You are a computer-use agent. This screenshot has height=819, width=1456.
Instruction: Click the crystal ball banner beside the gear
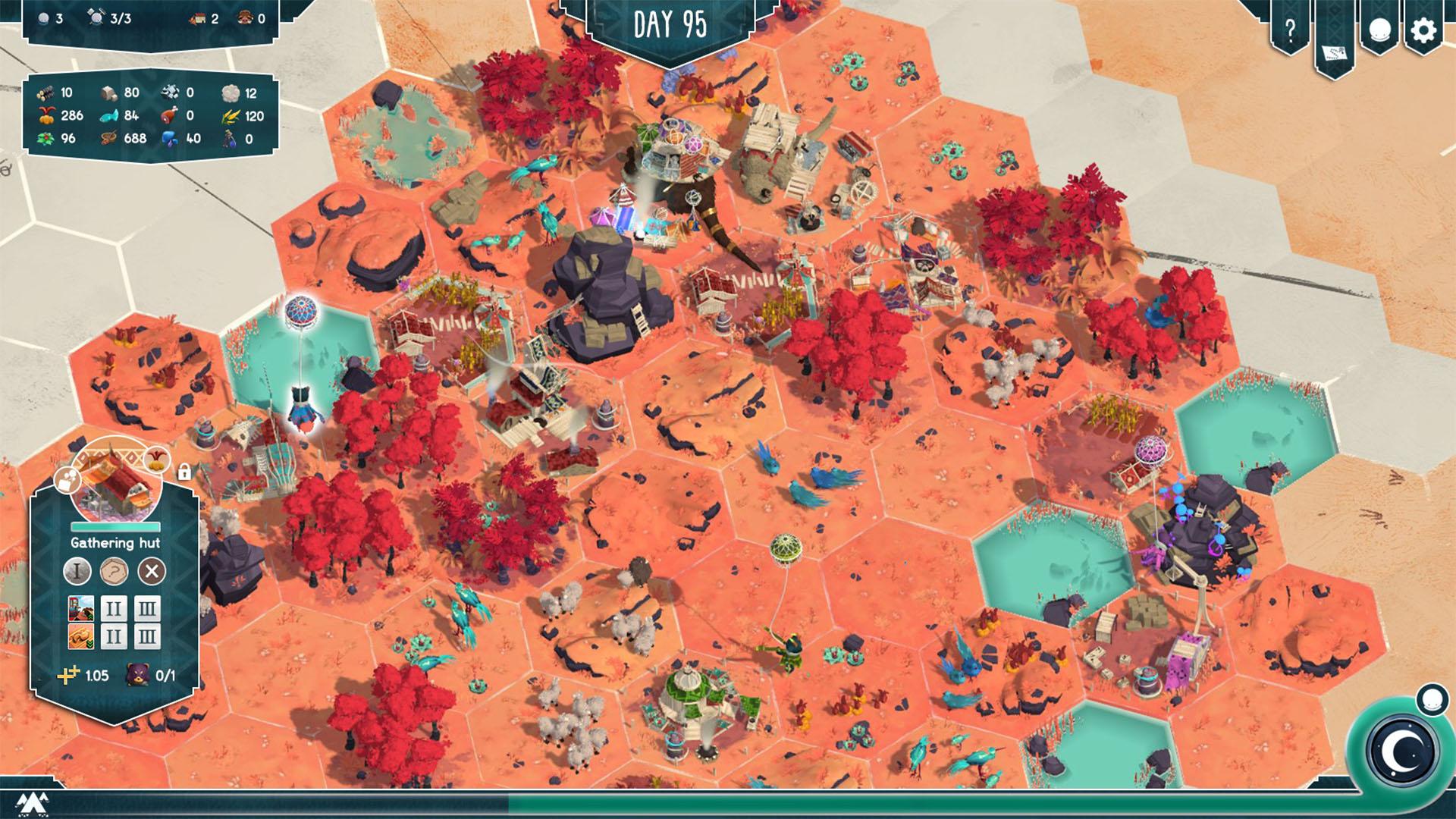point(1379,30)
